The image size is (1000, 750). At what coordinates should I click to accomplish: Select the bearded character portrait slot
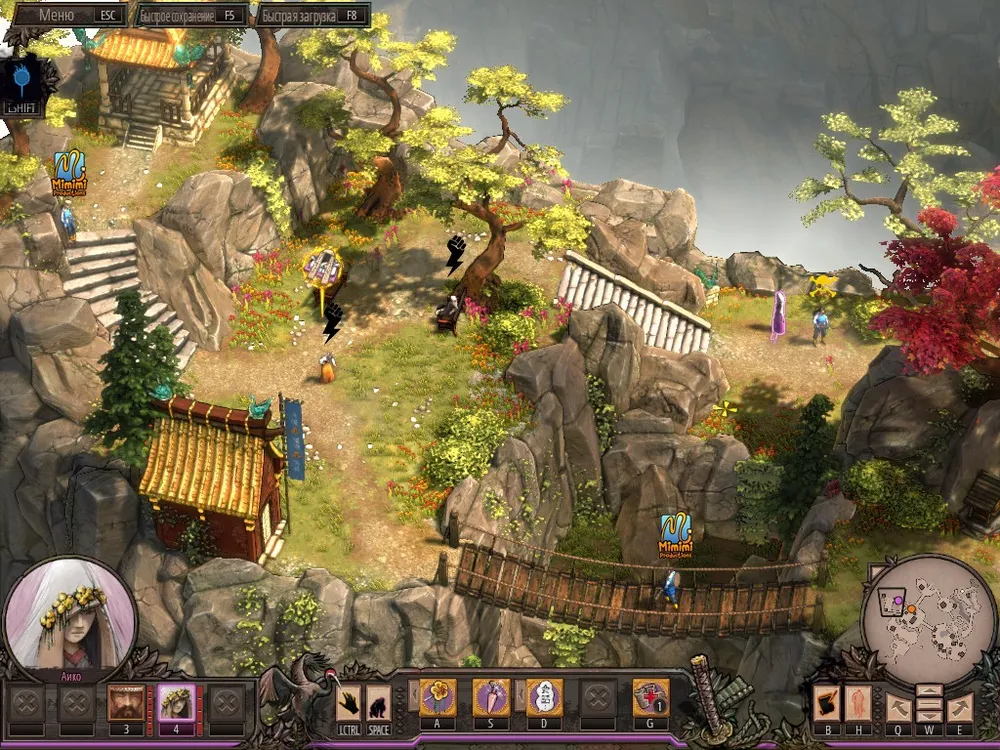(126, 702)
